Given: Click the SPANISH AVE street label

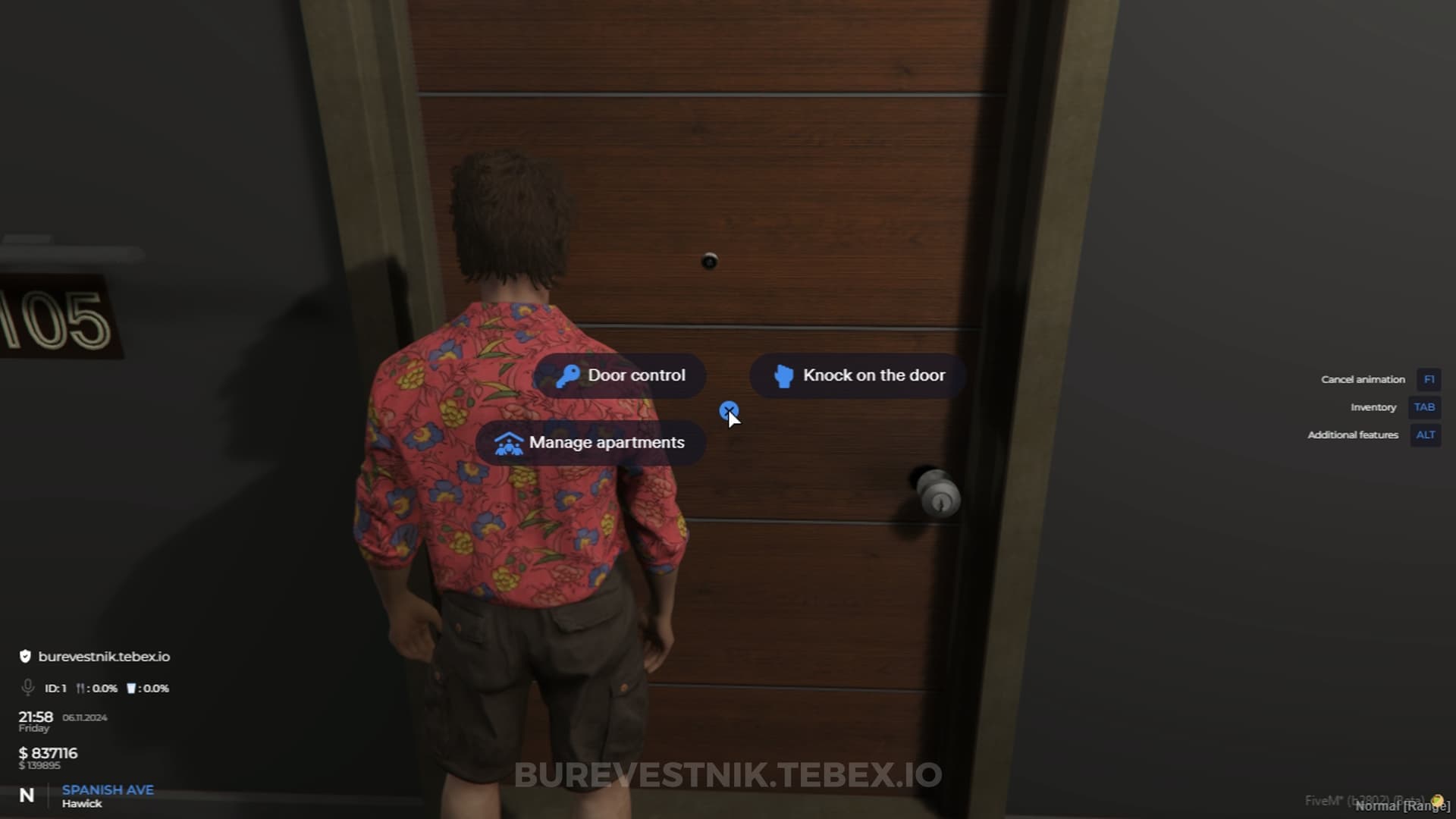Looking at the screenshot, I should click(x=108, y=789).
